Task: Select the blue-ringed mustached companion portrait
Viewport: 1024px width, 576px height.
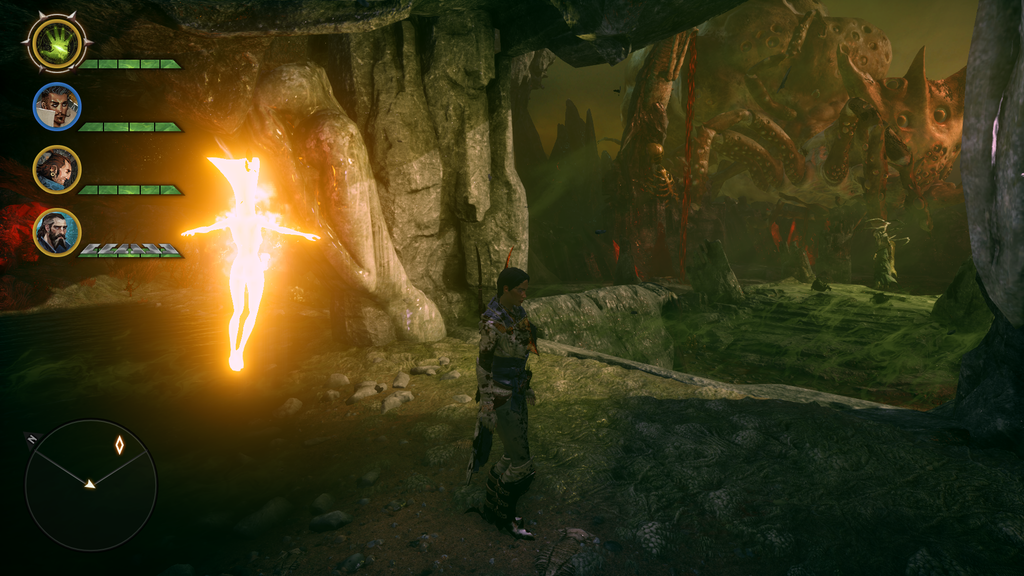Action: coord(56,107)
